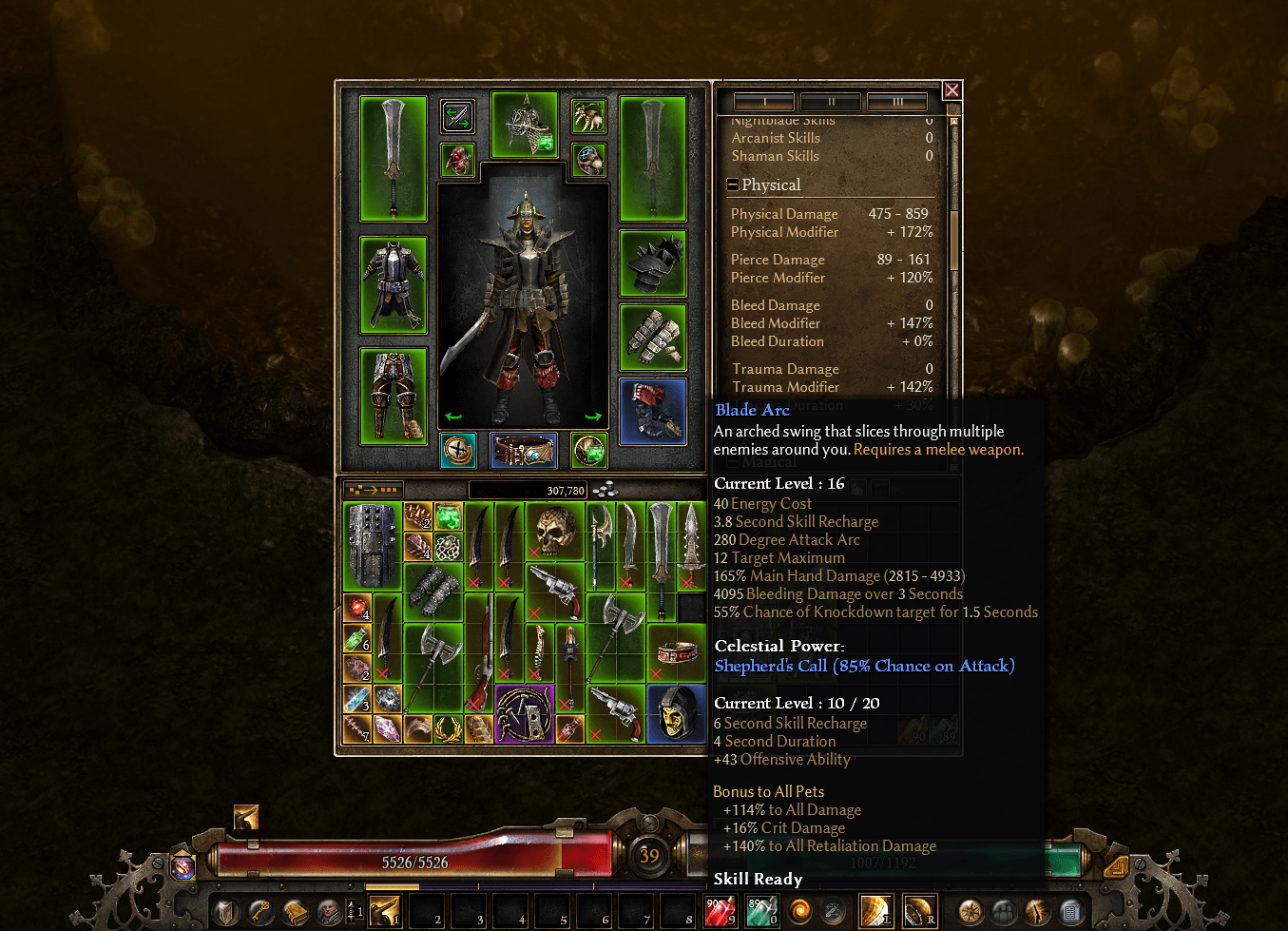
Task: Switch to stats page II
Action: tap(831, 101)
